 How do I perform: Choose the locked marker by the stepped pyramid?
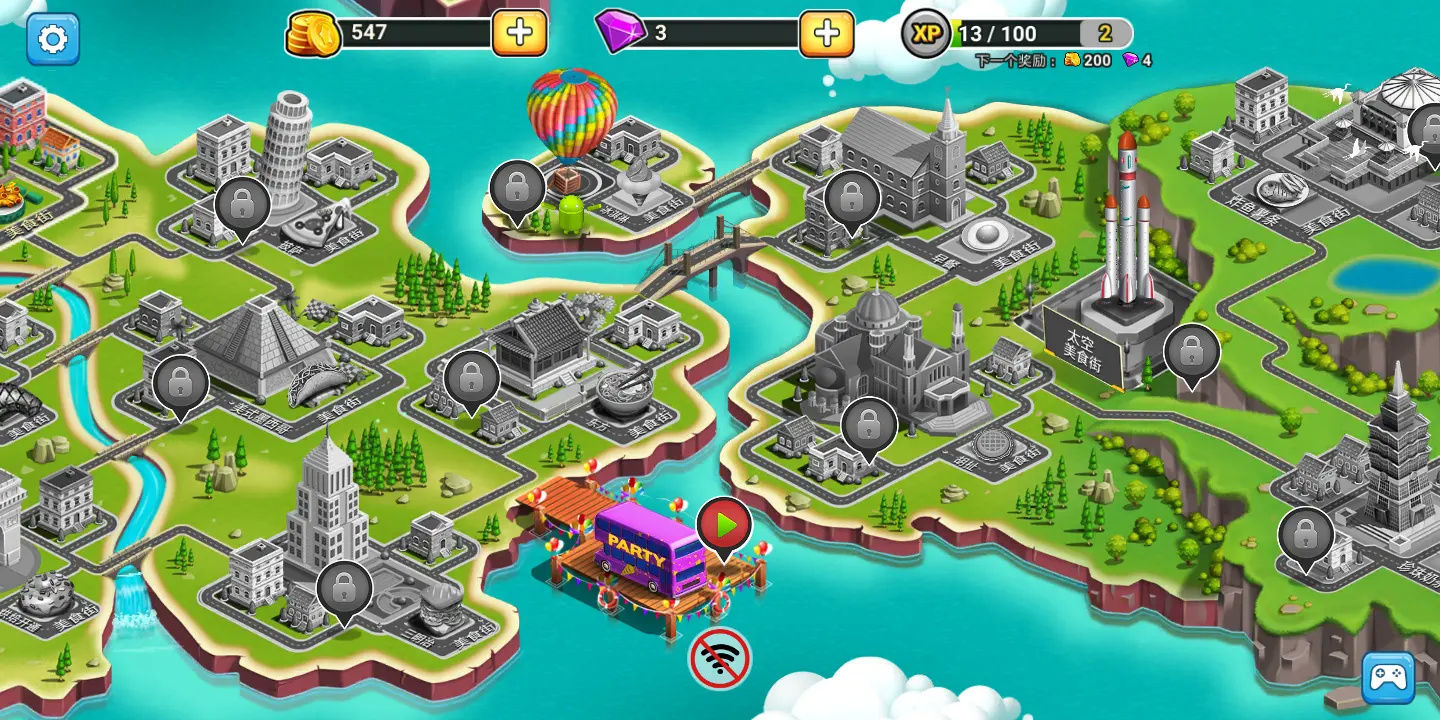[x=181, y=383]
